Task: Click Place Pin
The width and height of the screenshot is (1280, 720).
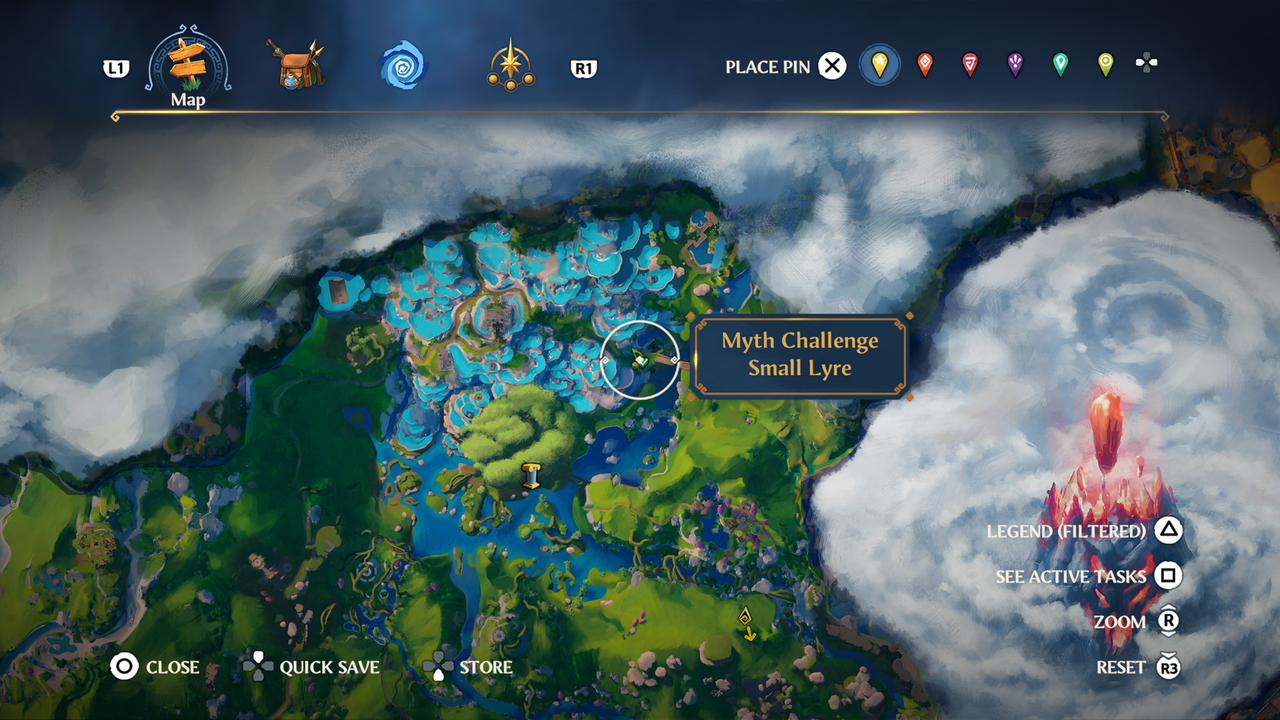Action: point(770,65)
